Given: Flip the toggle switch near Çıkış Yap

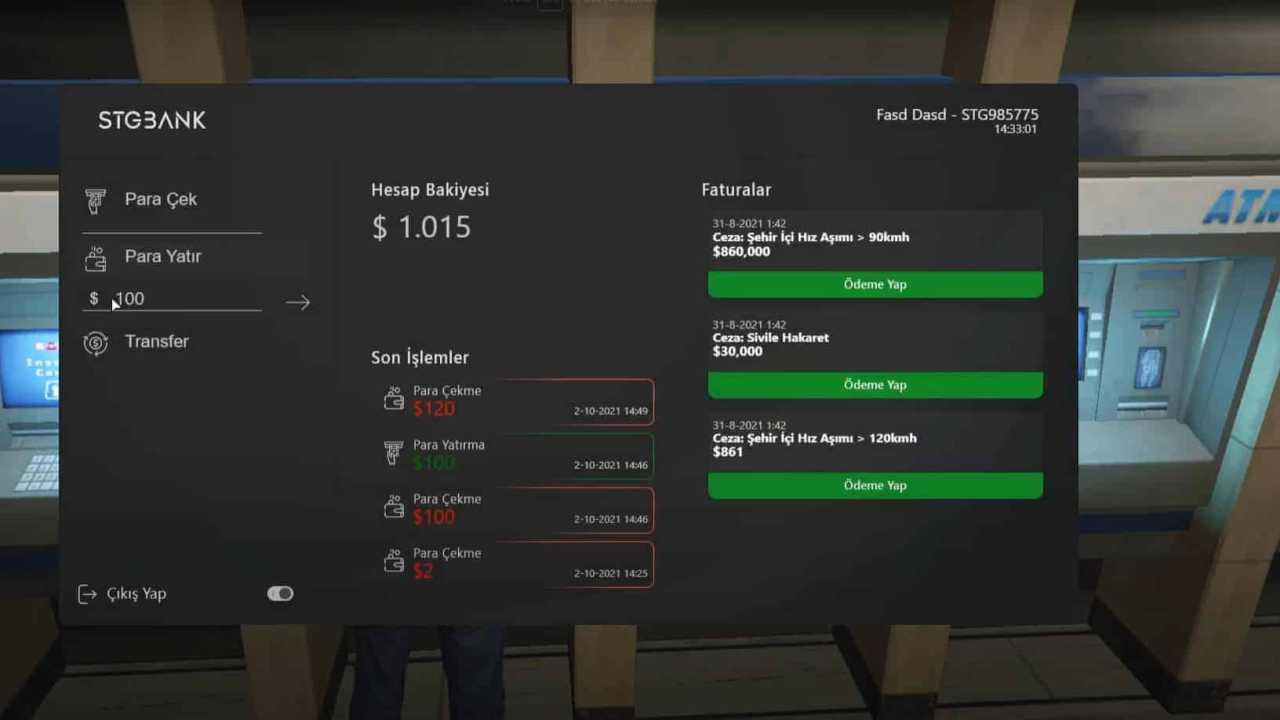Looking at the screenshot, I should 279,593.
